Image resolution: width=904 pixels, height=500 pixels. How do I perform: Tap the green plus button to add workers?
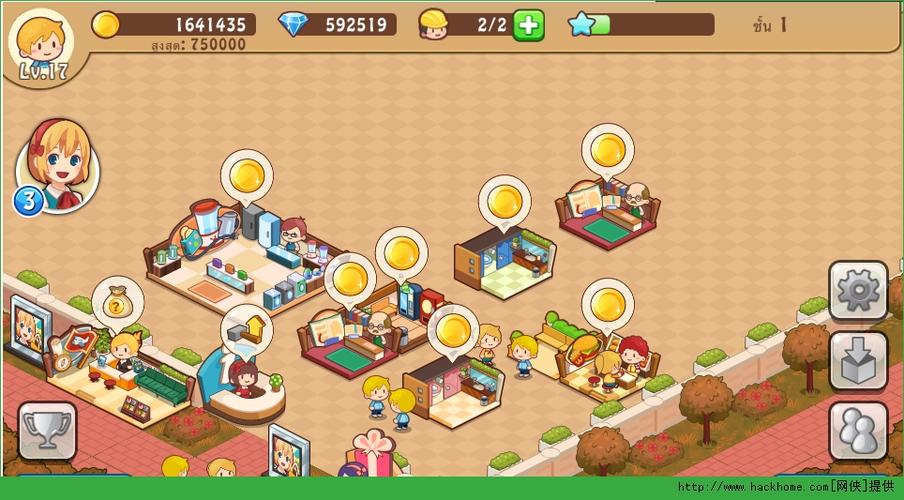(x=528, y=25)
